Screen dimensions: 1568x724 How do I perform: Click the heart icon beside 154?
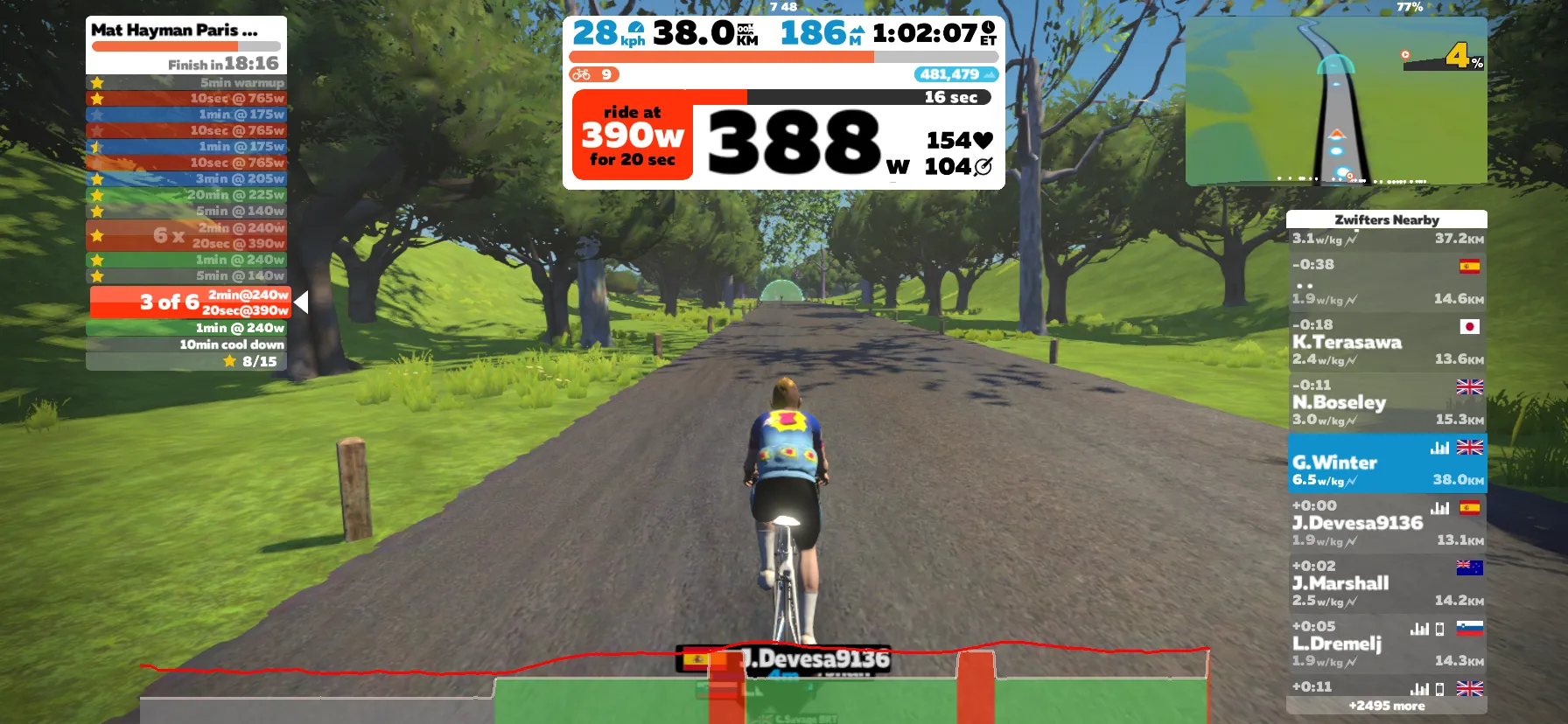click(x=983, y=138)
